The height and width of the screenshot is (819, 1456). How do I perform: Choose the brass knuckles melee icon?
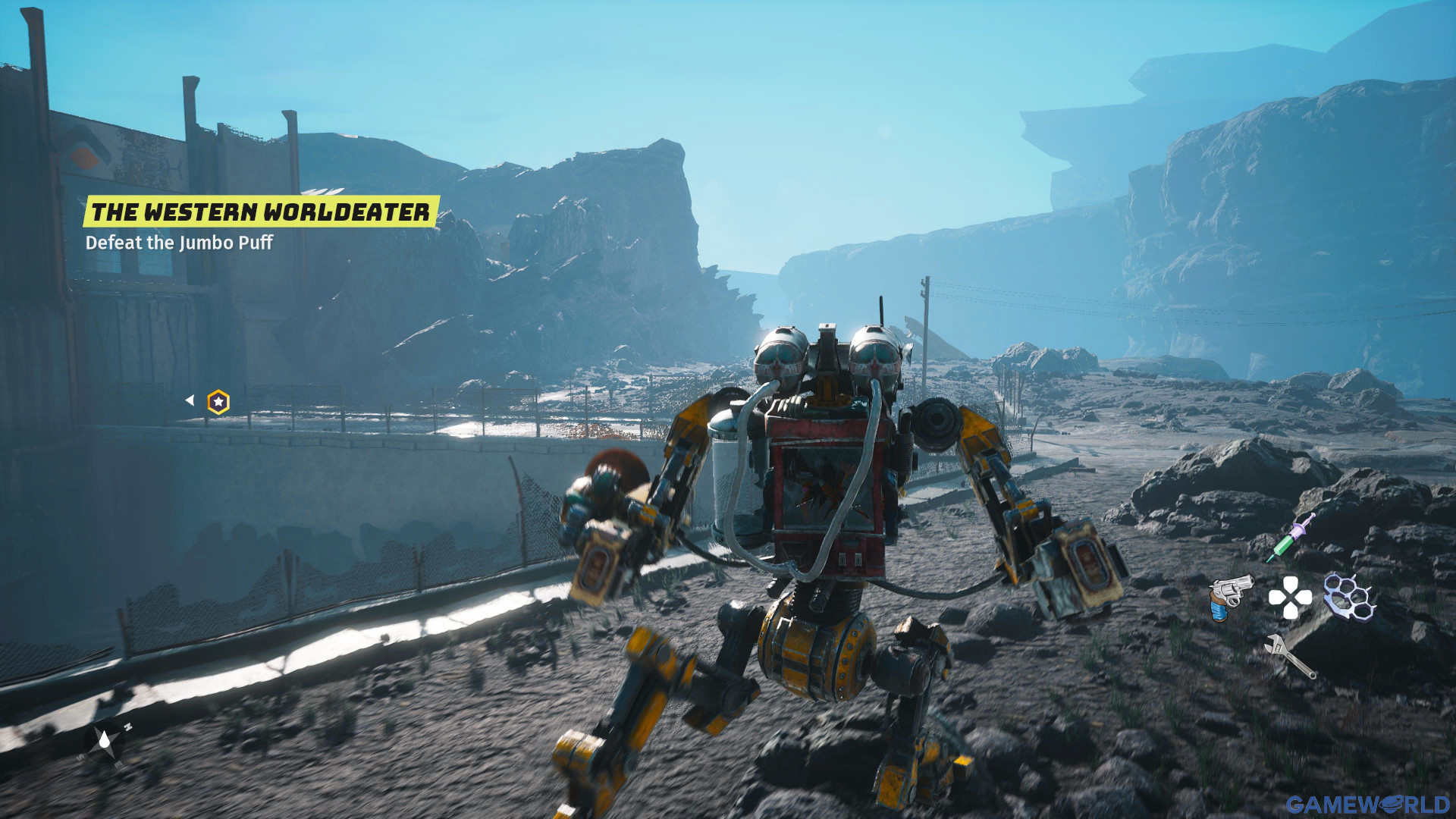click(x=1349, y=596)
